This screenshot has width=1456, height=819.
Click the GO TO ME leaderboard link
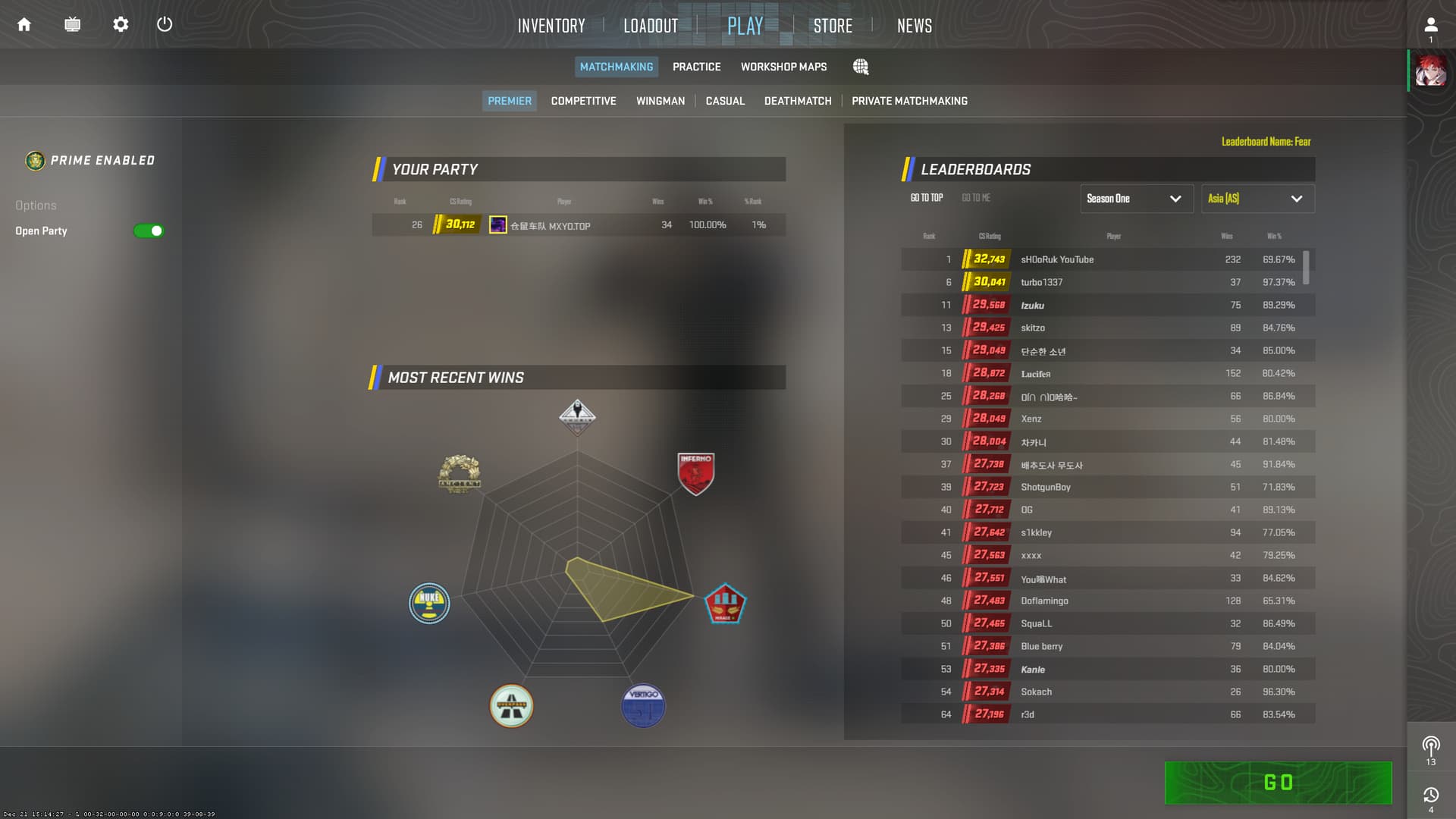[974, 197]
